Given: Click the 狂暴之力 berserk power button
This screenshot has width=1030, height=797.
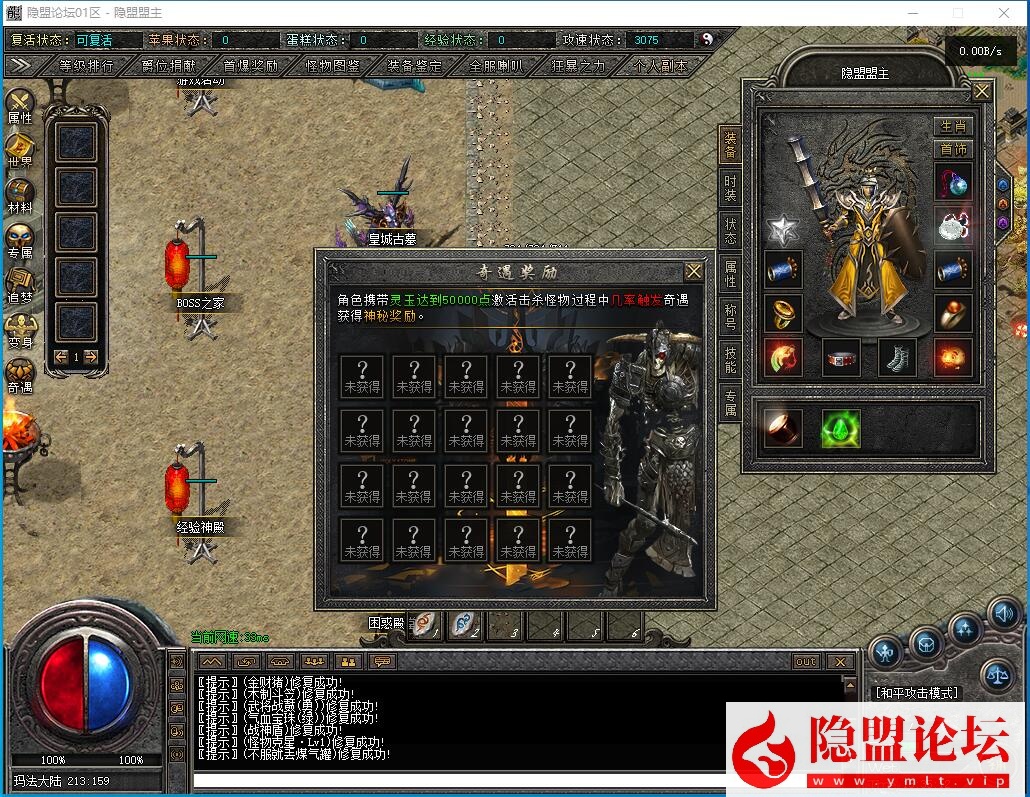Looking at the screenshot, I should 578,66.
